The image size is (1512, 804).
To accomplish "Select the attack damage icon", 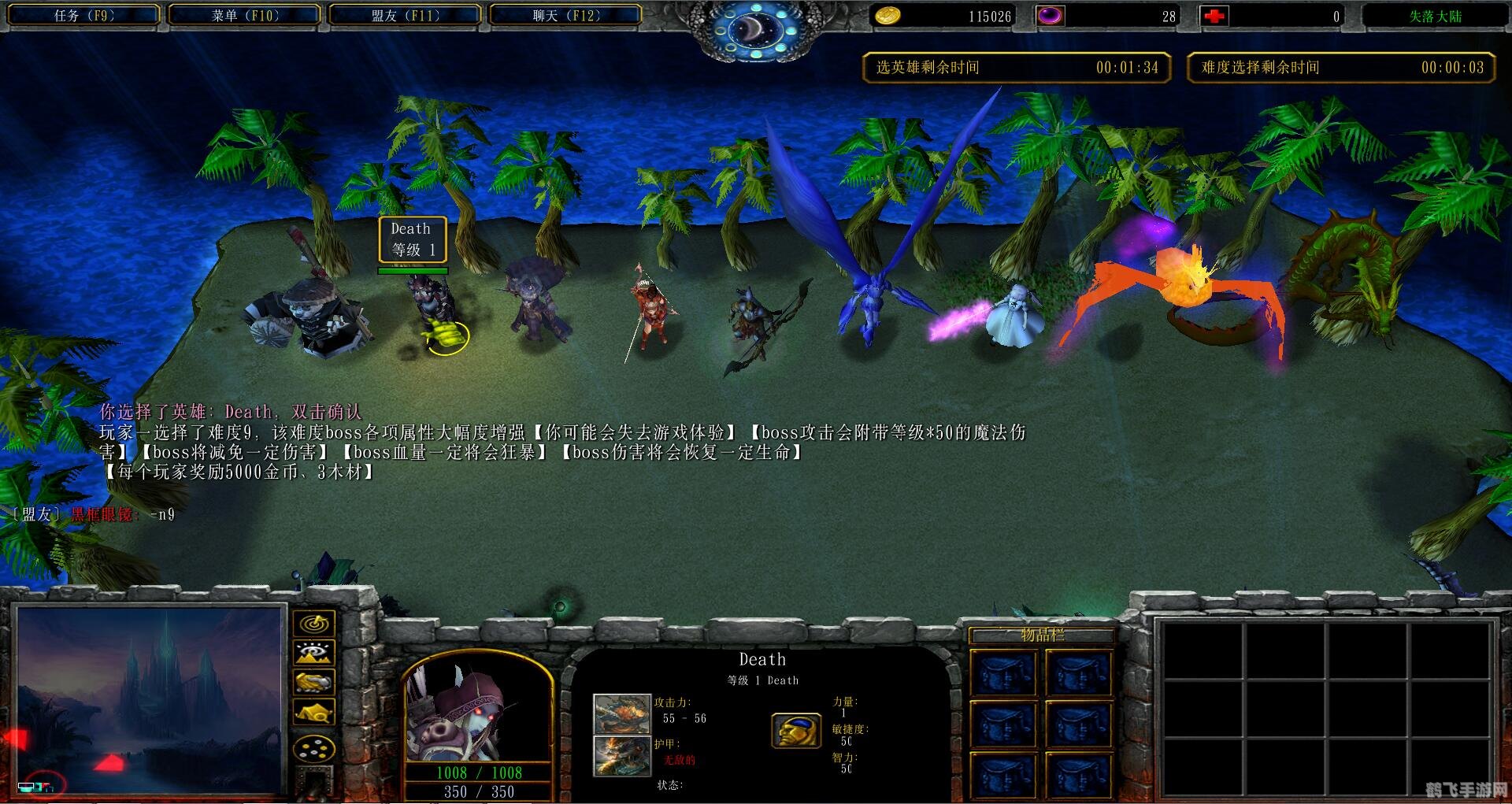I will [x=622, y=713].
